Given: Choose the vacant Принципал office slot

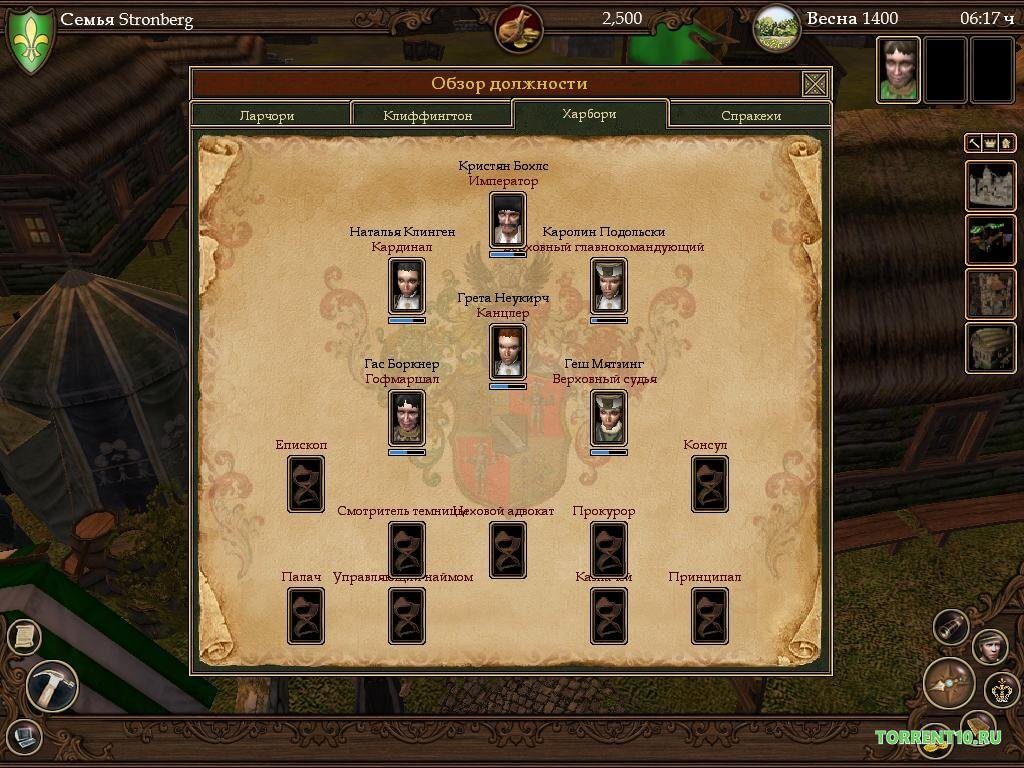Looking at the screenshot, I should coord(710,615).
